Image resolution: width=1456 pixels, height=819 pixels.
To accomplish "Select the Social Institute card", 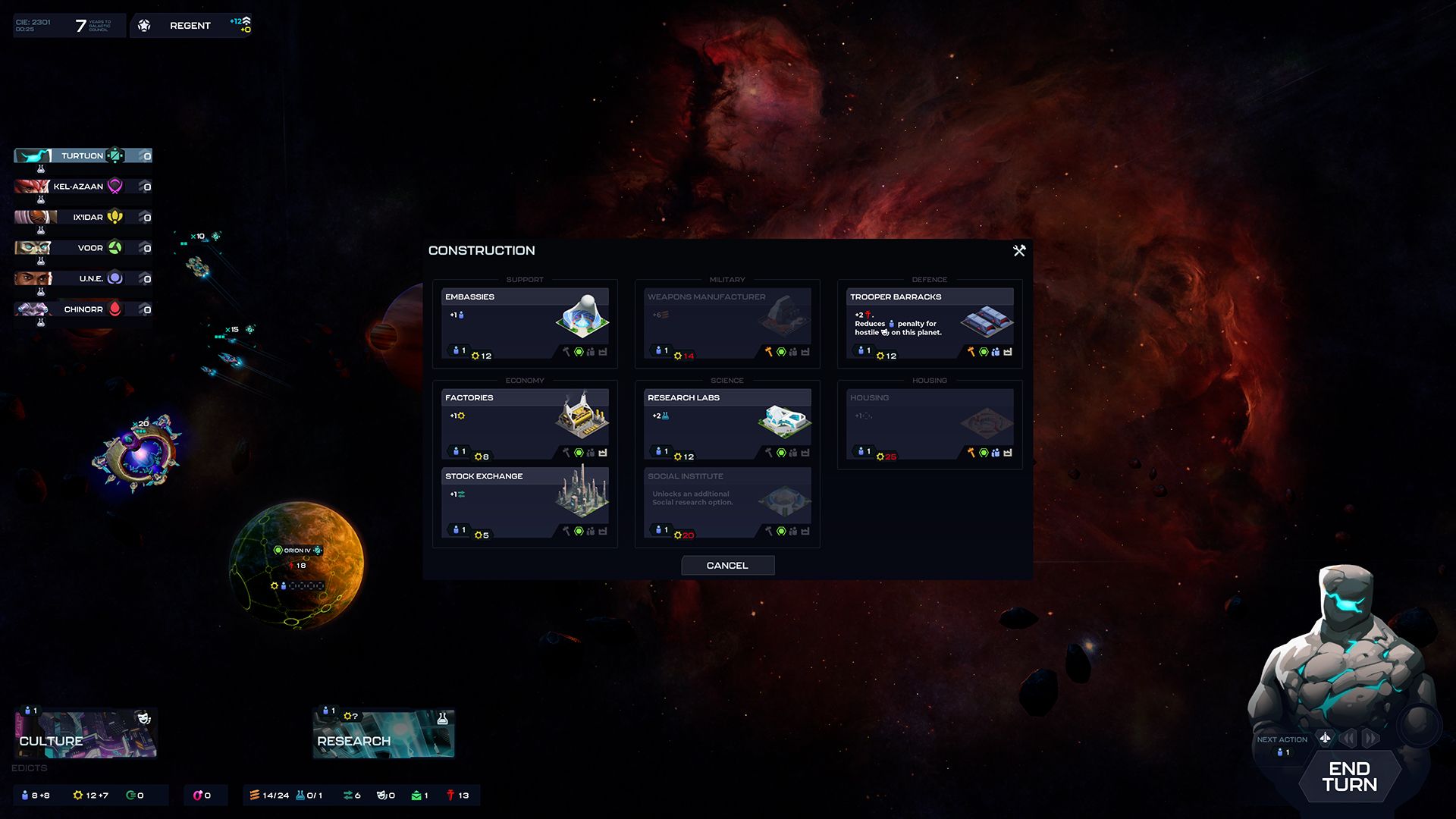I will 727,503.
